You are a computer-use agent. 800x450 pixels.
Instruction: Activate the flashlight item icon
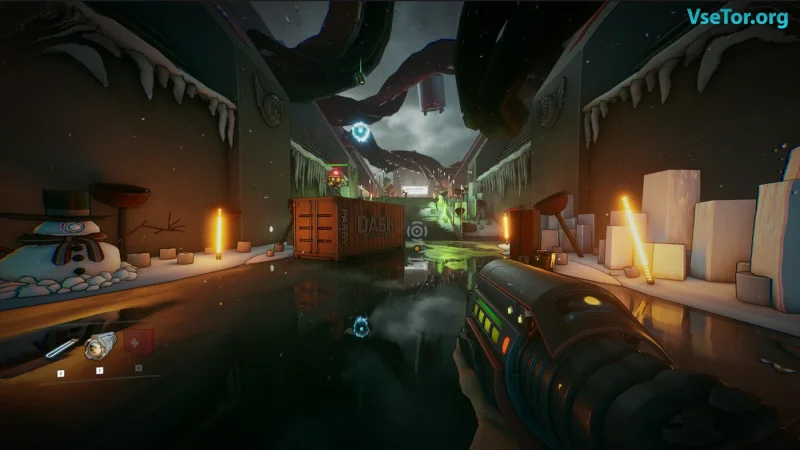pyautogui.click(x=99, y=346)
